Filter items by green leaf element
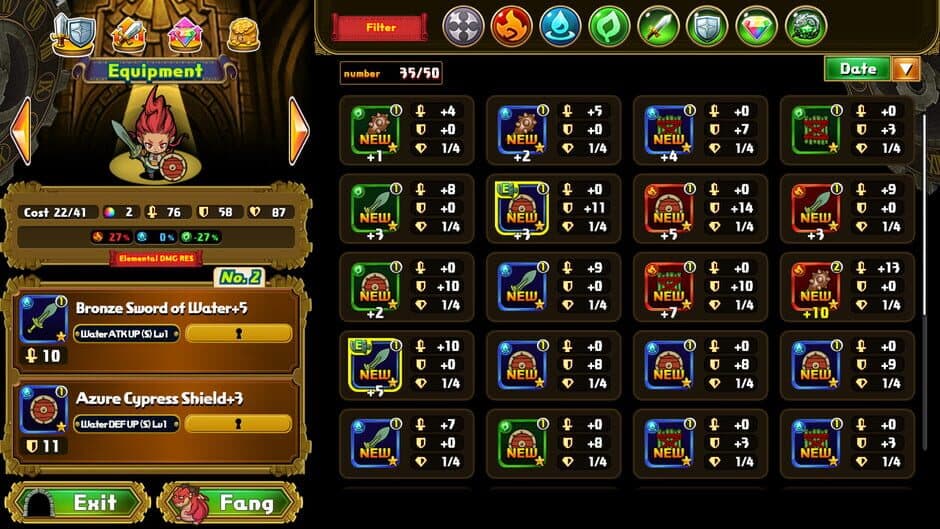940x529 pixels. [610, 26]
